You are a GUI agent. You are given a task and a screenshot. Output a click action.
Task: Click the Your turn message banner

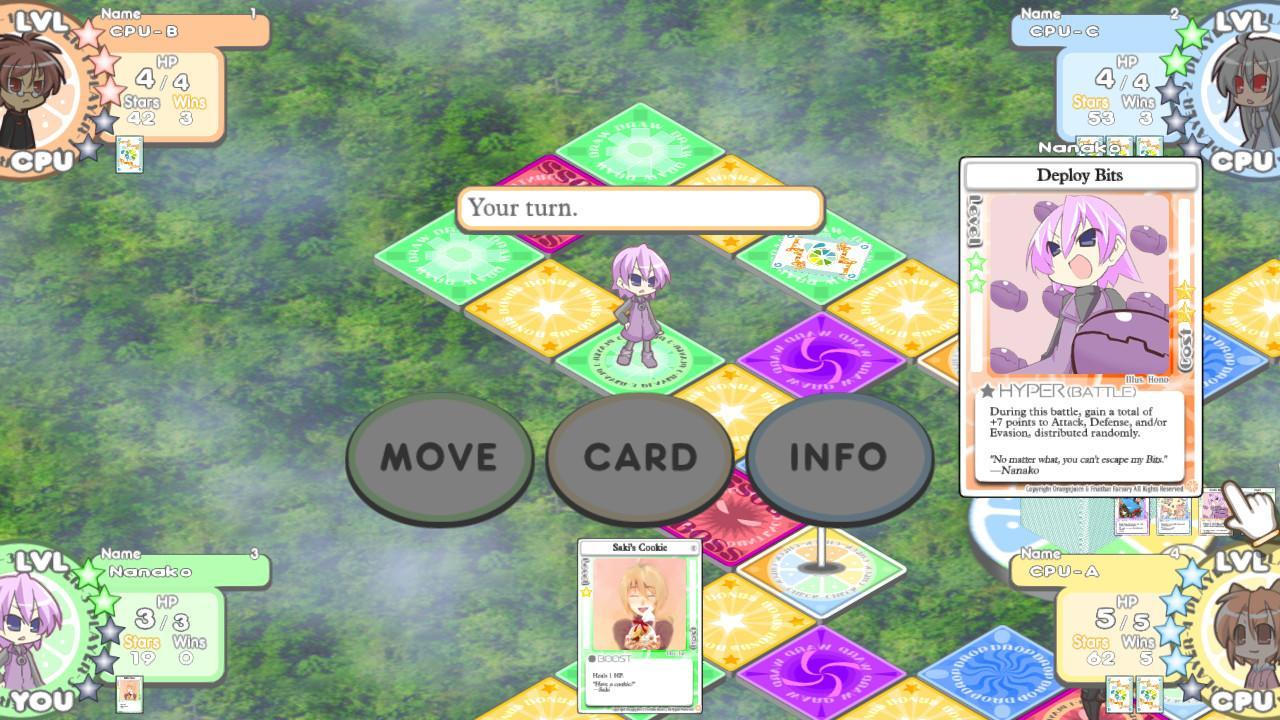[640, 209]
